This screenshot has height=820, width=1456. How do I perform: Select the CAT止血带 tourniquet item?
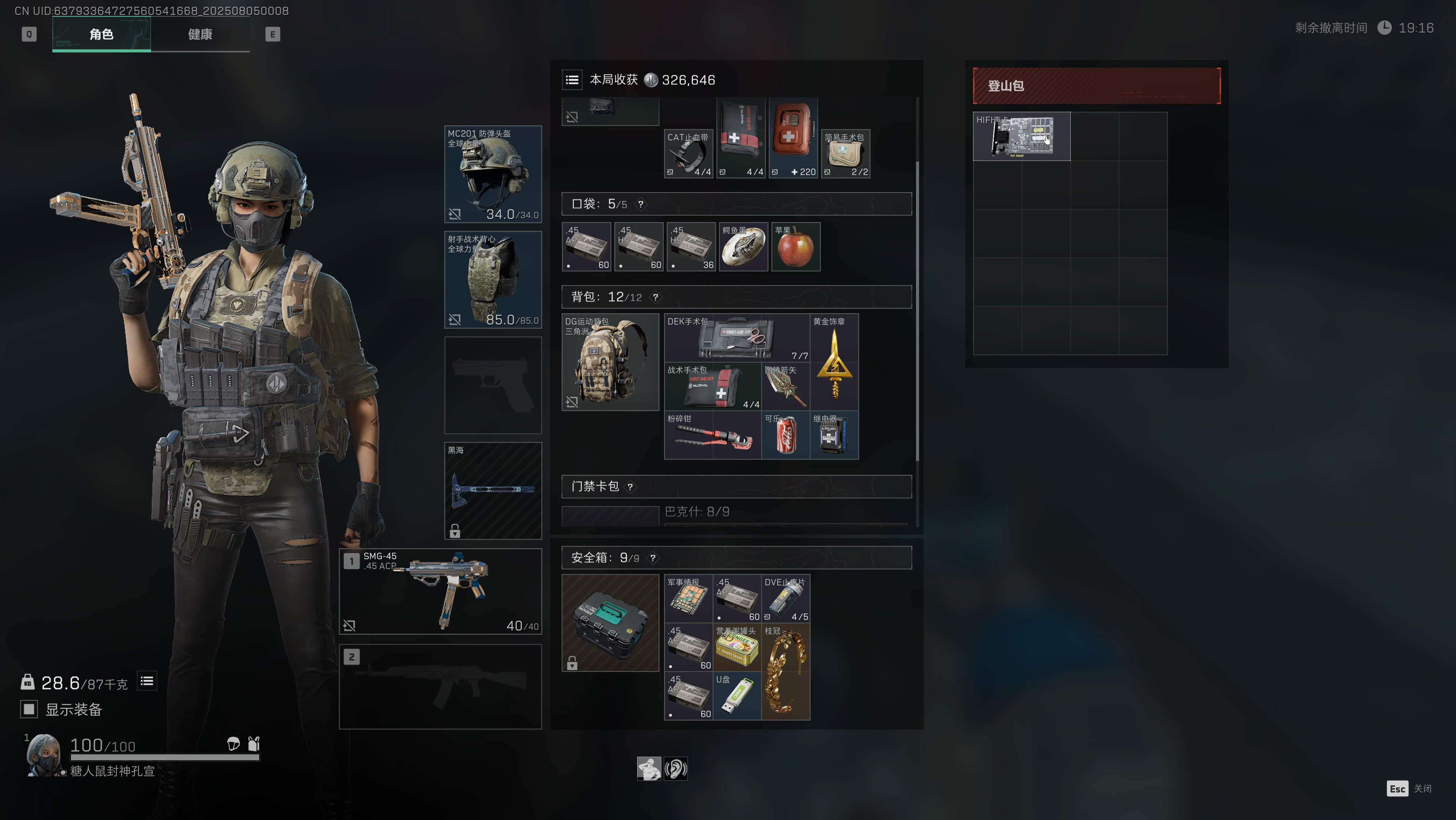[688, 154]
